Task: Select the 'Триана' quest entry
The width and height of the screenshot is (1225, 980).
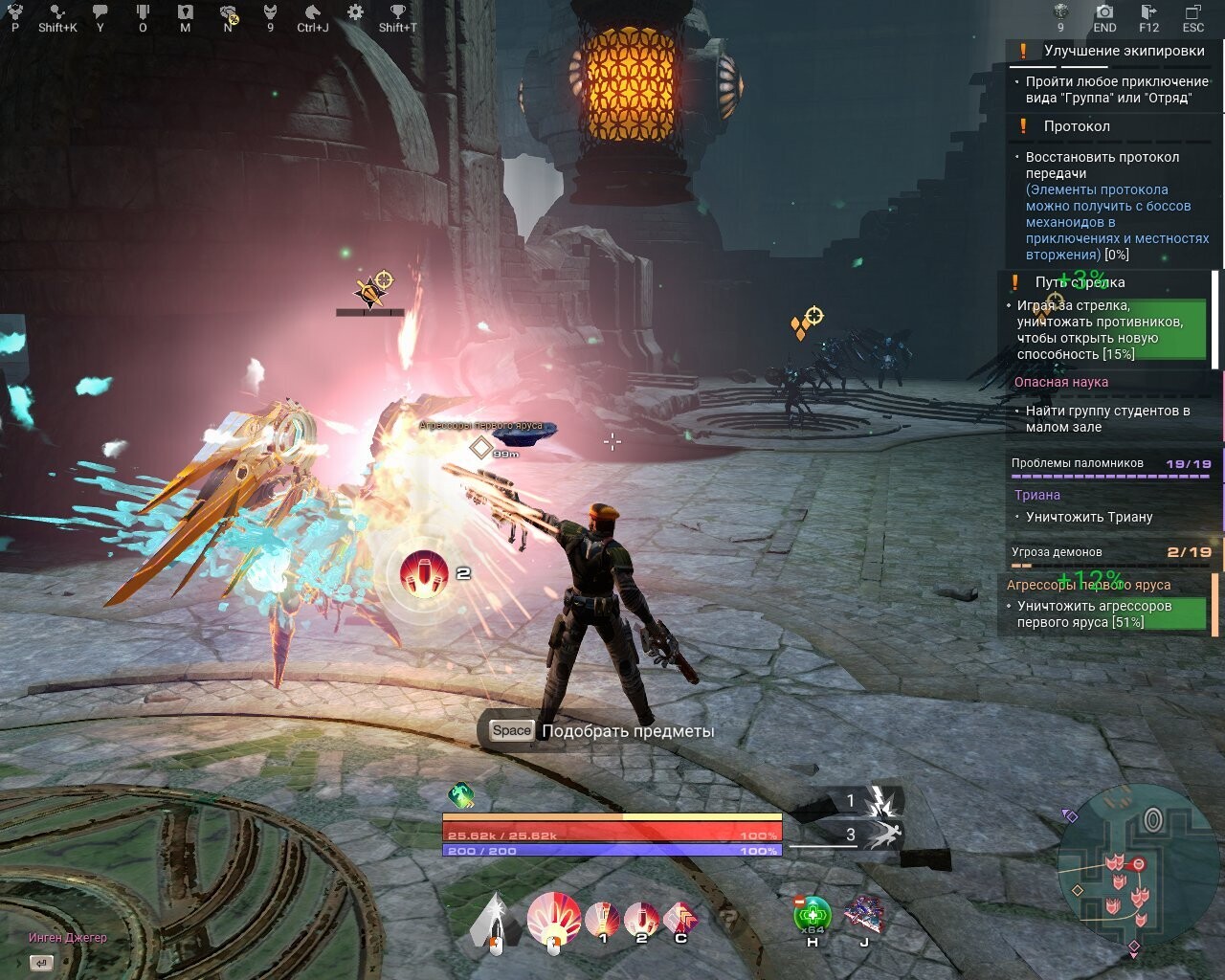Action: pyautogui.click(x=1037, y=495)
